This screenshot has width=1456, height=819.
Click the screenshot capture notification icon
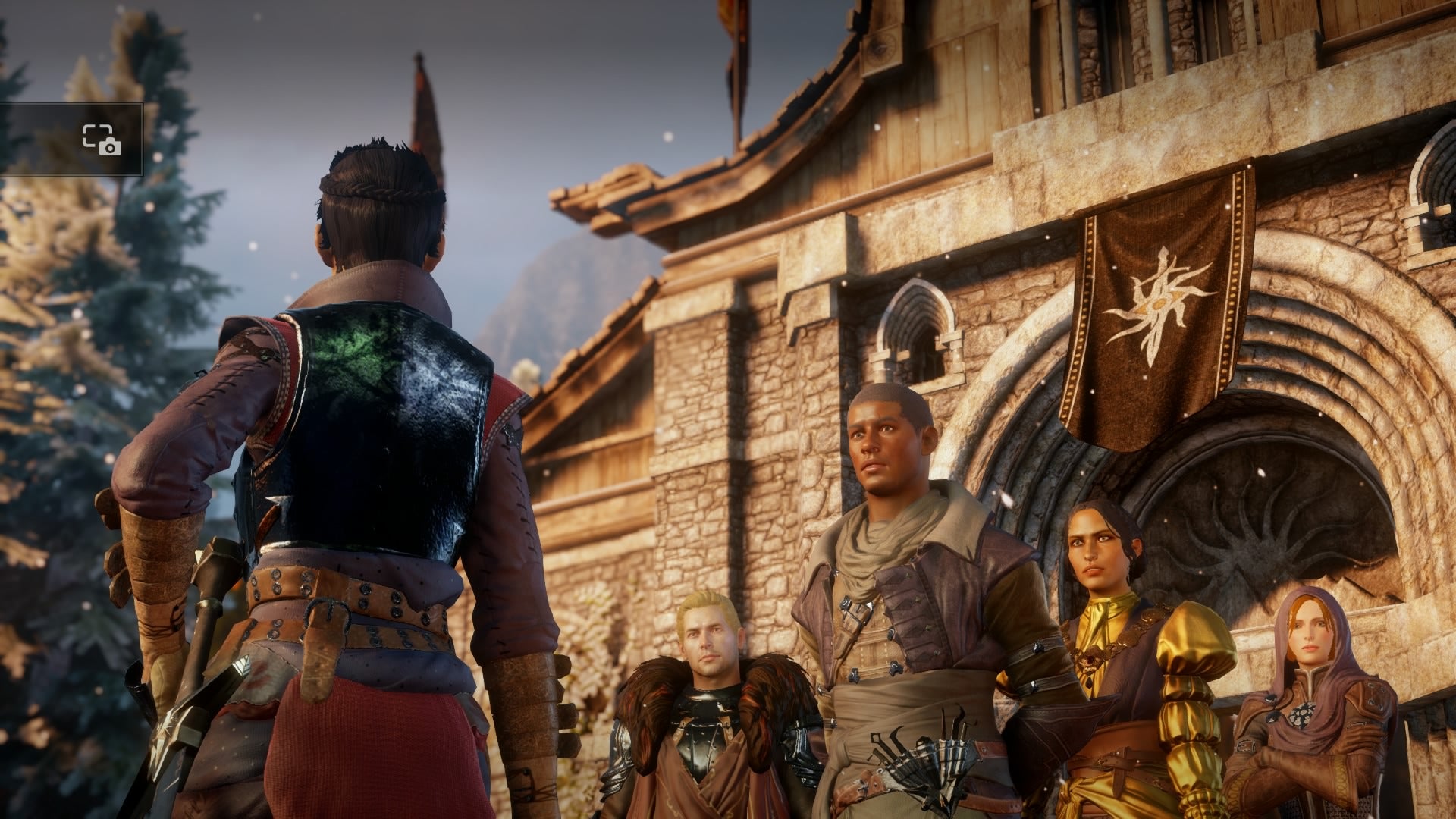pos(102,140)
